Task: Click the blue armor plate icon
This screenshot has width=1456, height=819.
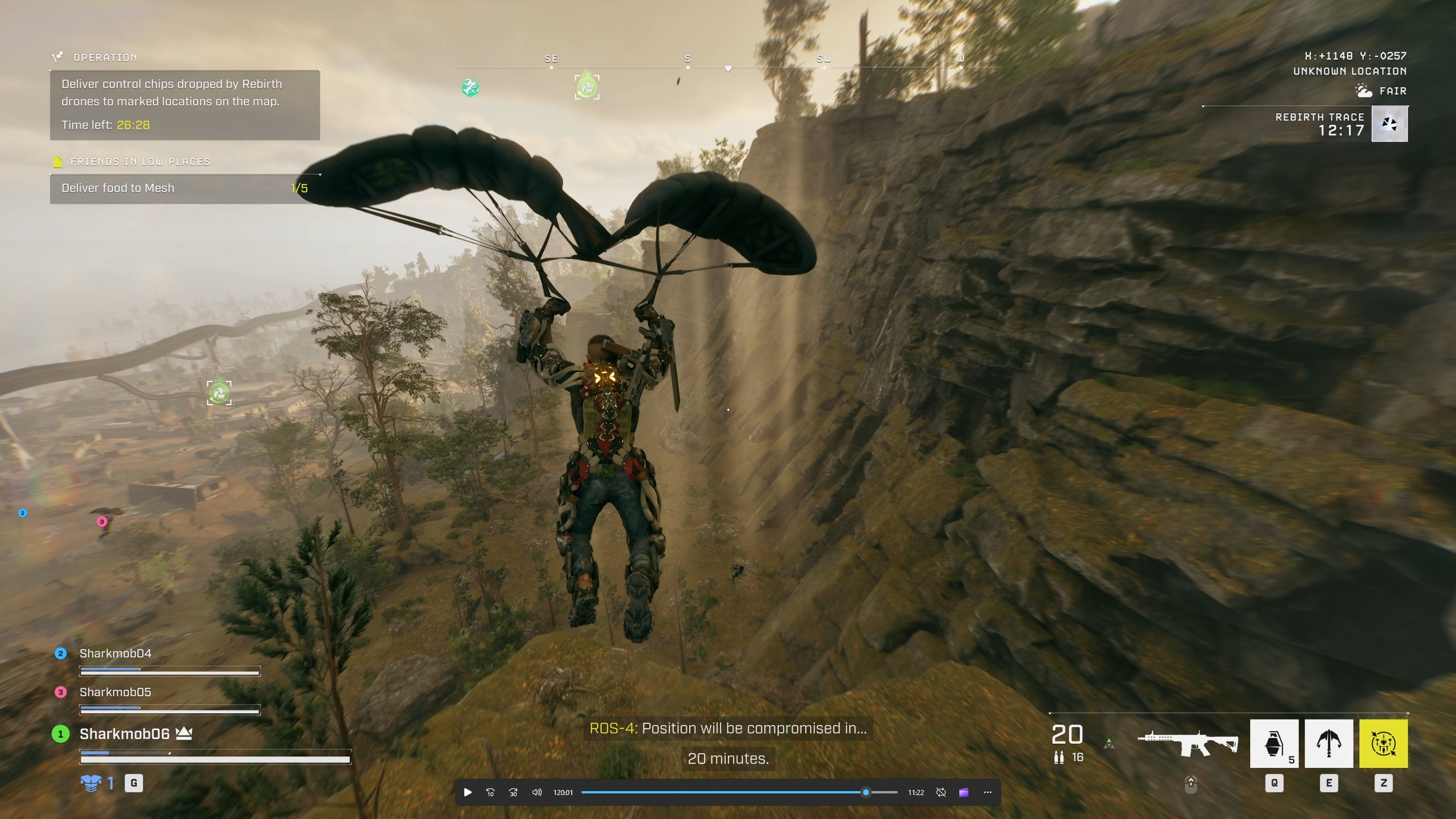Action: (91, 783)
